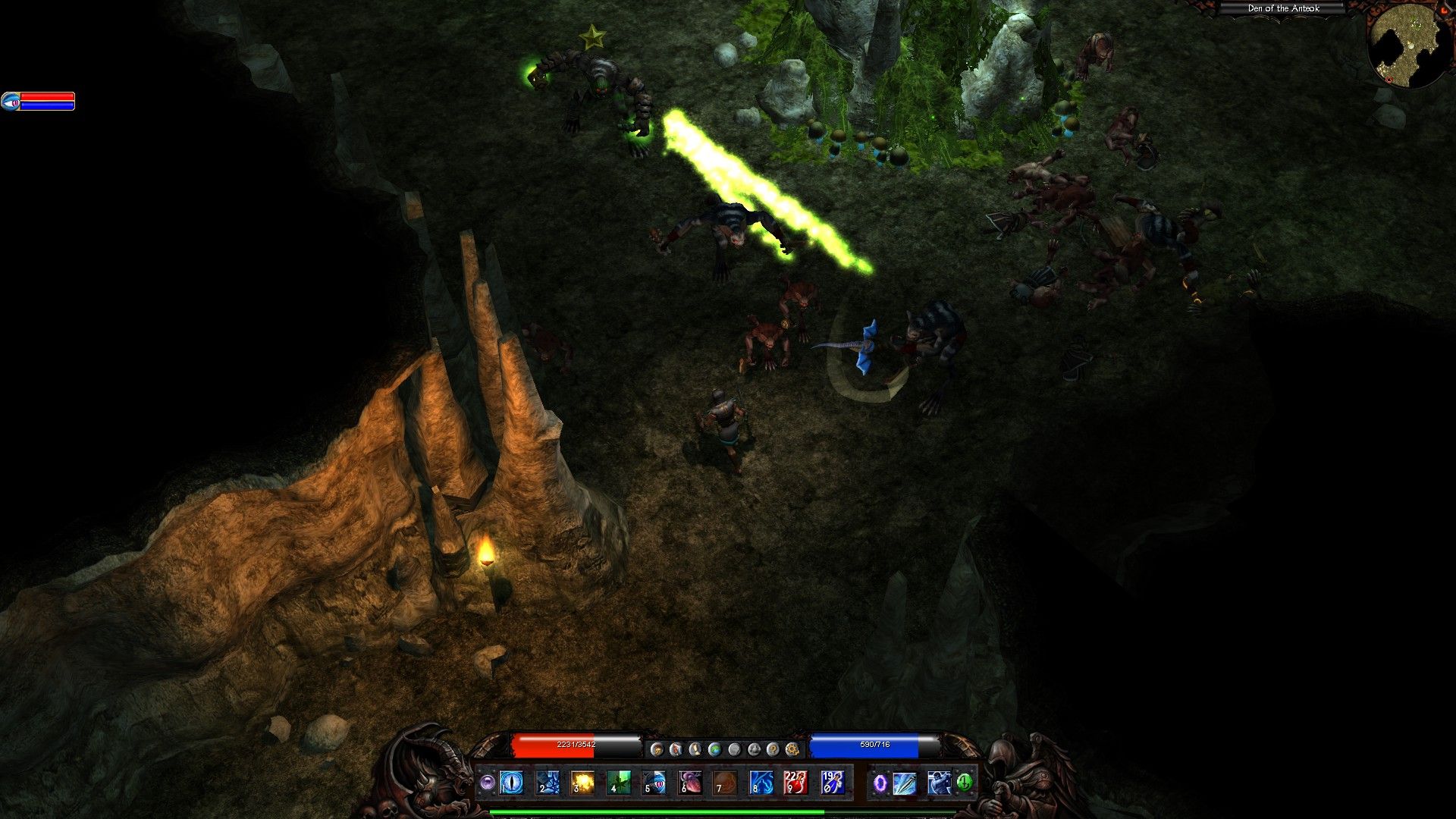Select the pet portrait
1456x819 pixels.
[11, 101]
